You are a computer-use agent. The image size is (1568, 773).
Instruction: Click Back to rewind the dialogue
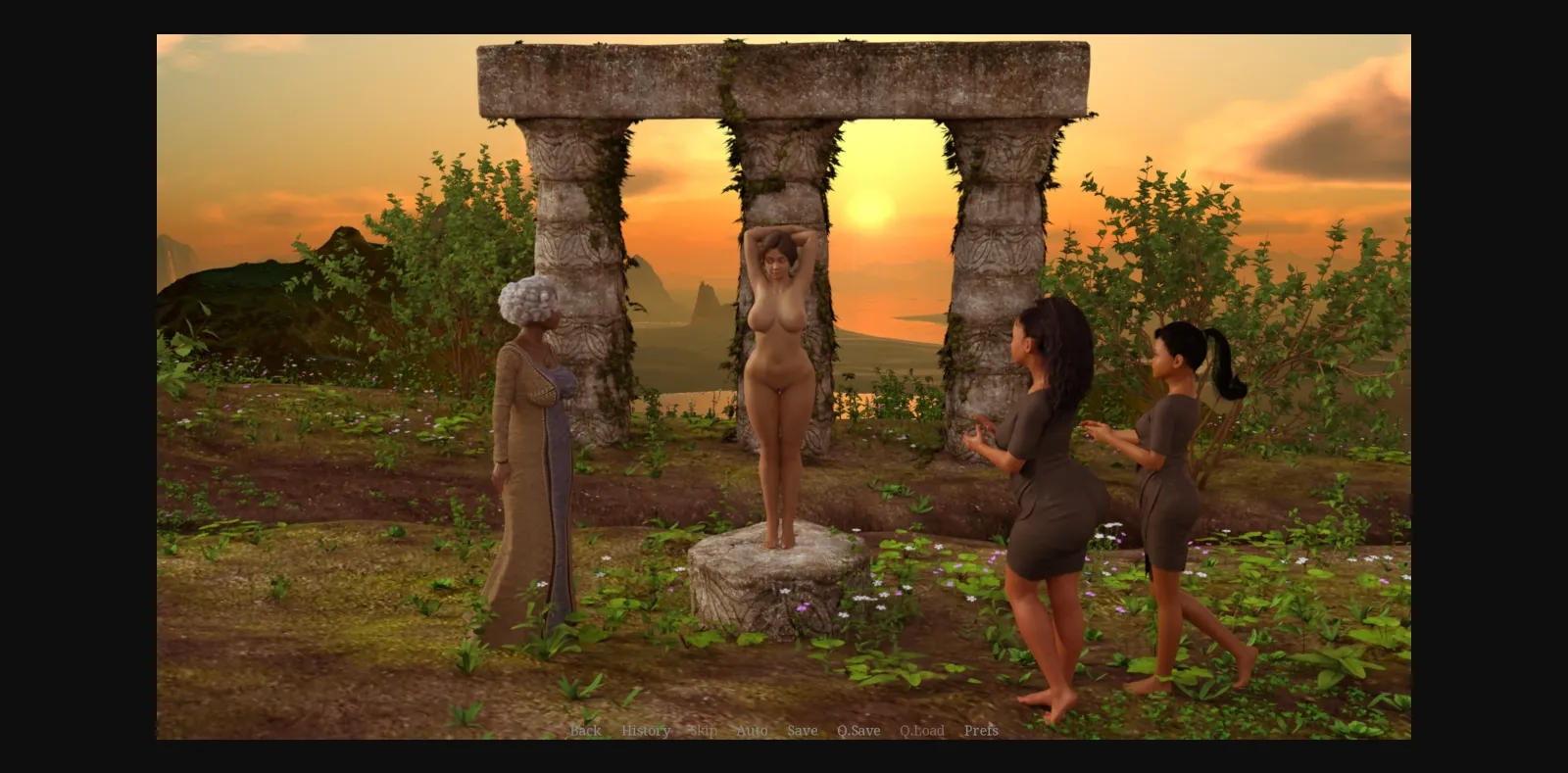click(585, 731)
